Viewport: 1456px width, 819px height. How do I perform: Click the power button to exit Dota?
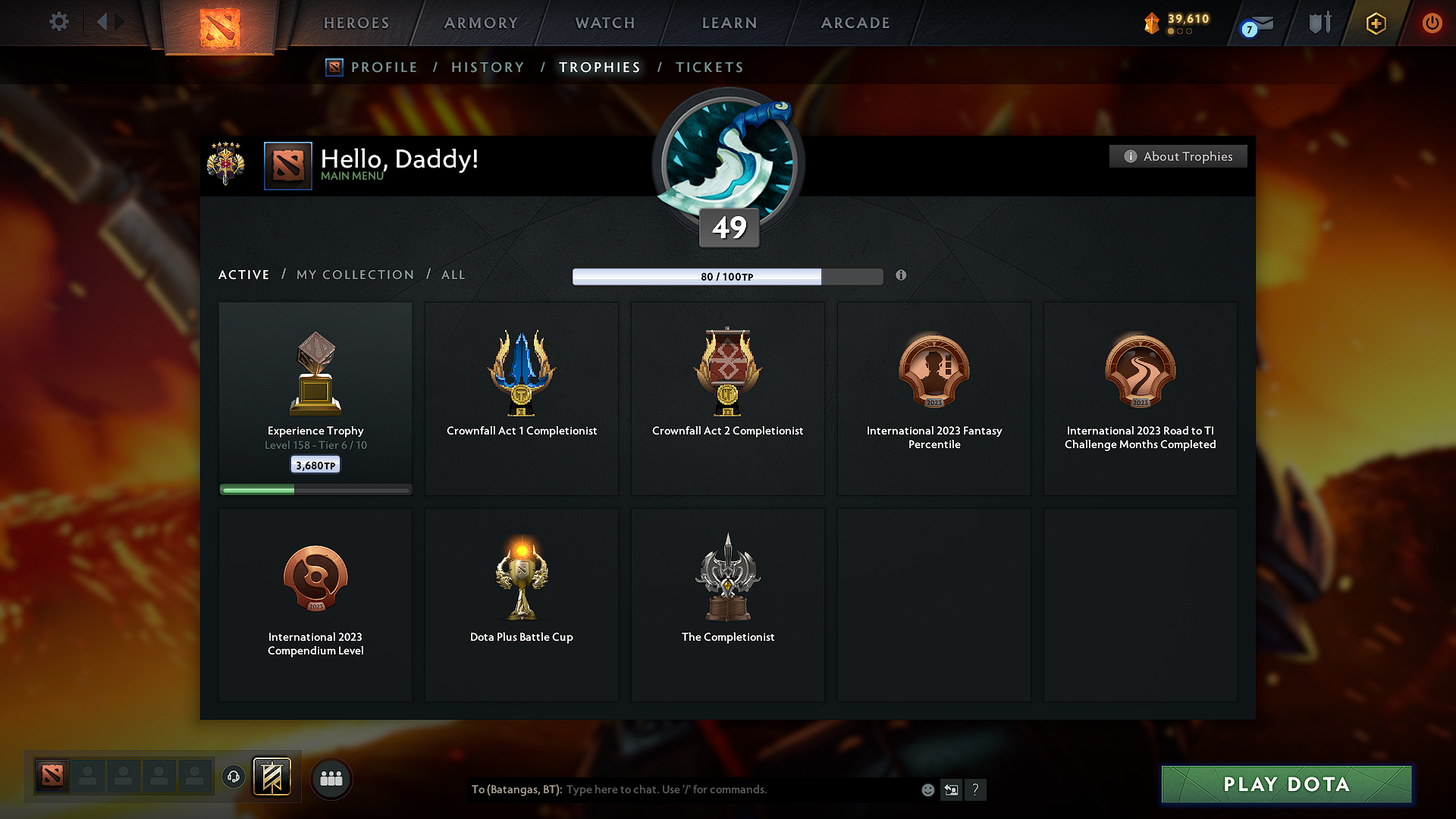(x=1432, y=23)
